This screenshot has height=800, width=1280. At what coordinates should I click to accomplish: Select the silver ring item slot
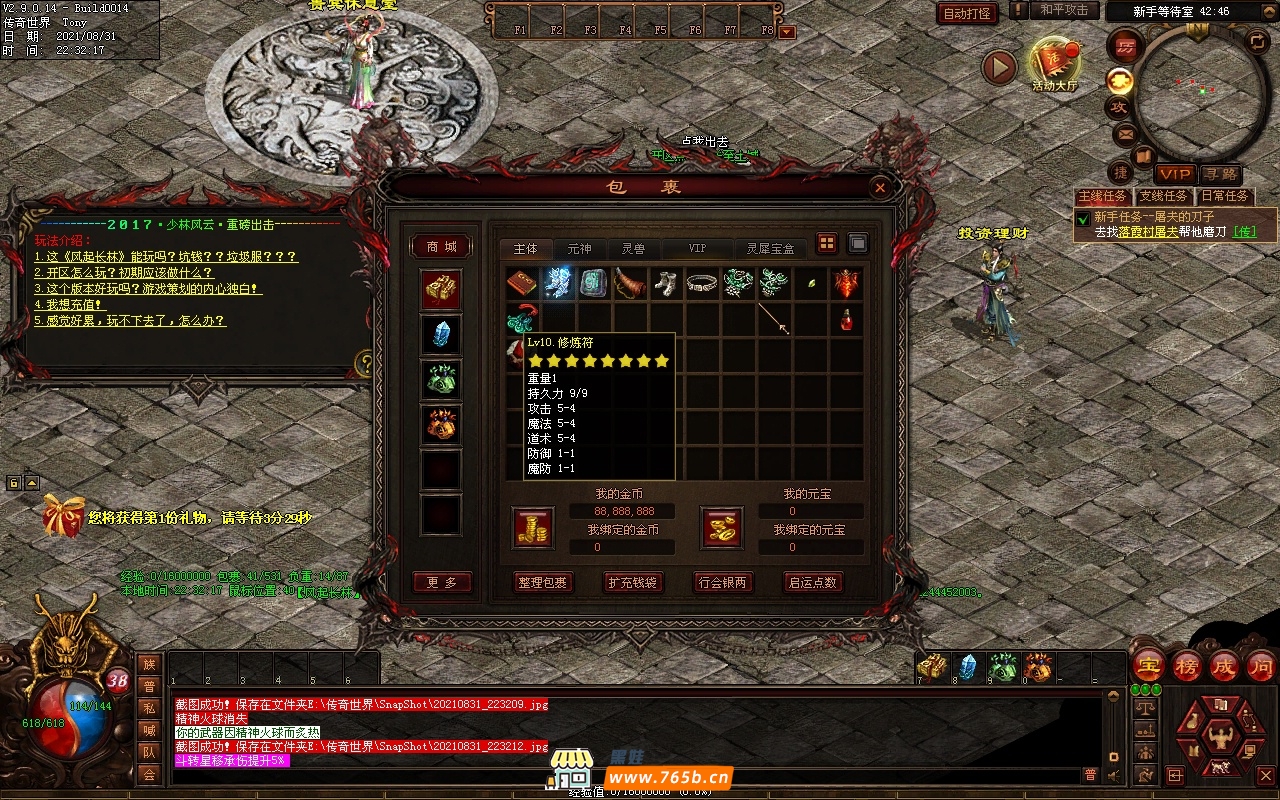703,283
